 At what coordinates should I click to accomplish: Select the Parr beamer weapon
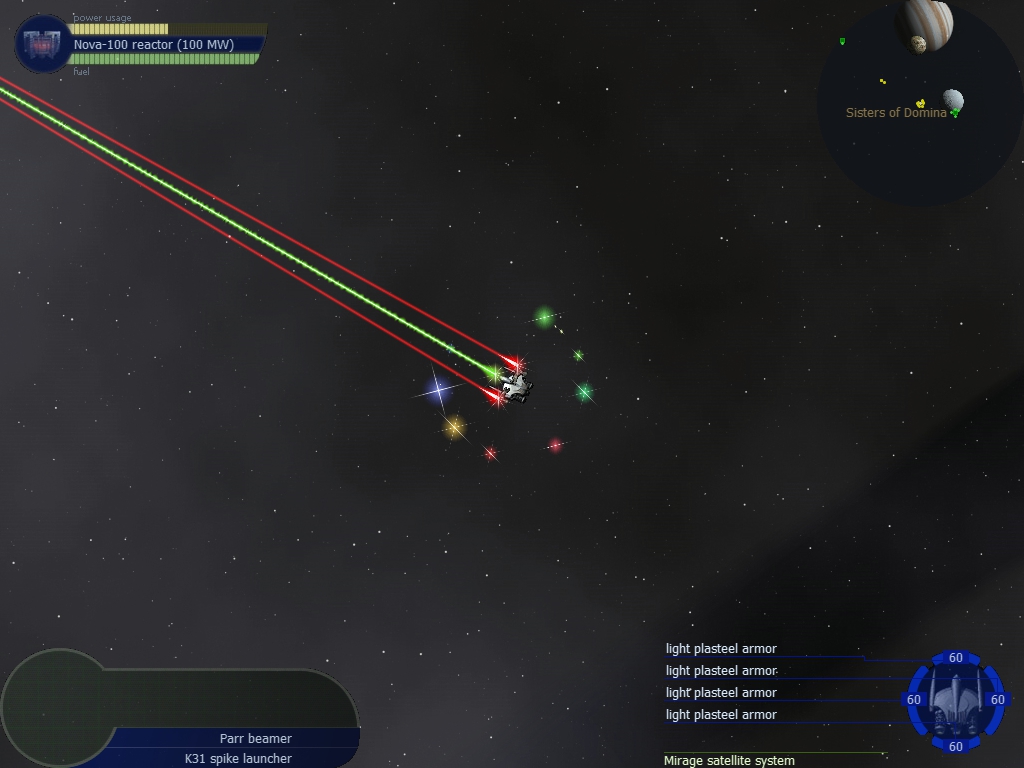tap(256, 738)
